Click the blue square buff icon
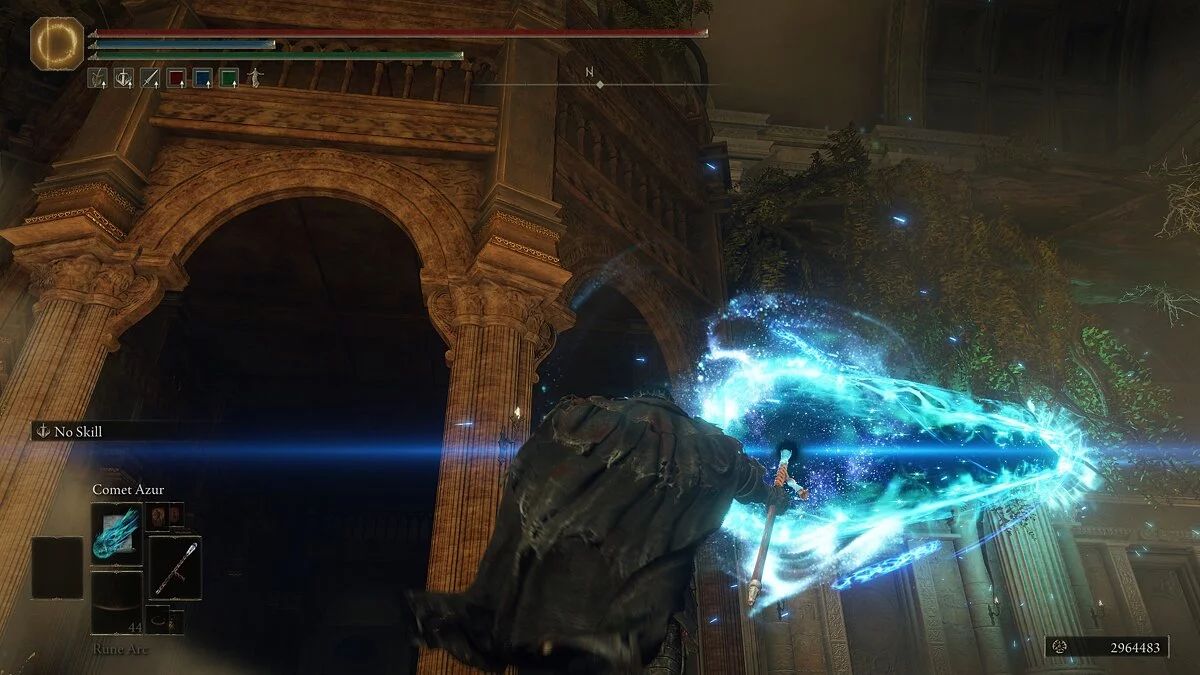Screen dimensions: 1200x675 [x=203, y=77]
